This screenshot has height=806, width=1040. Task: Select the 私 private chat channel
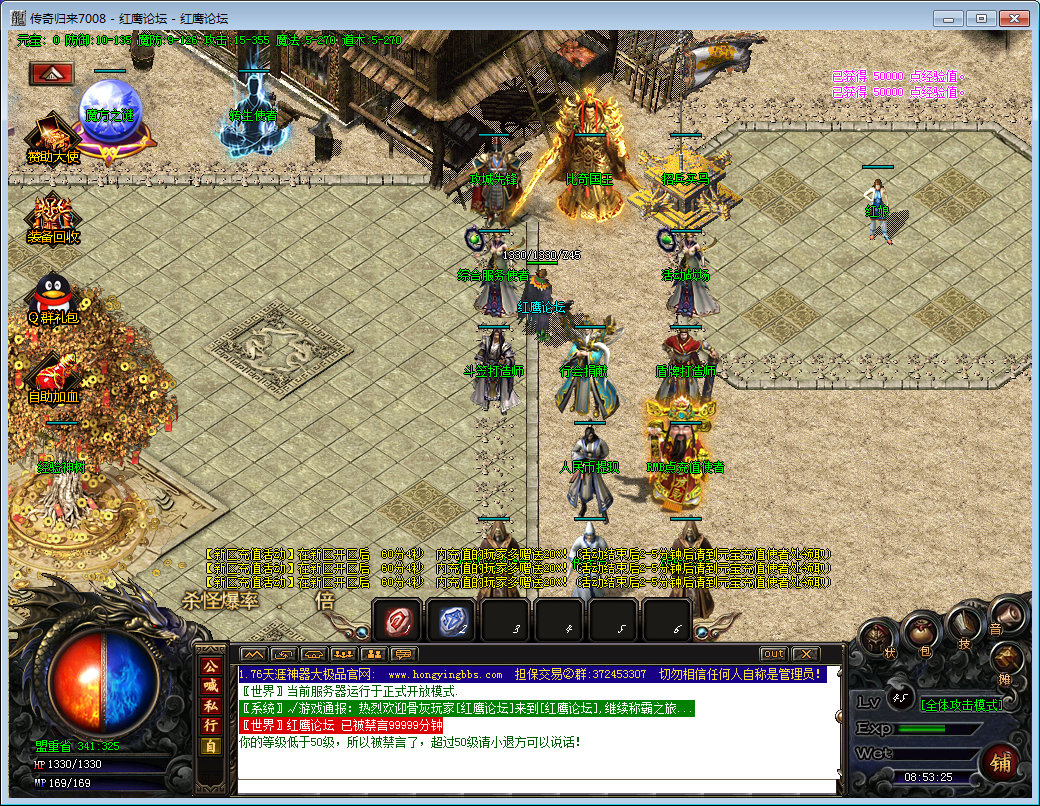(x=211, y=706)
